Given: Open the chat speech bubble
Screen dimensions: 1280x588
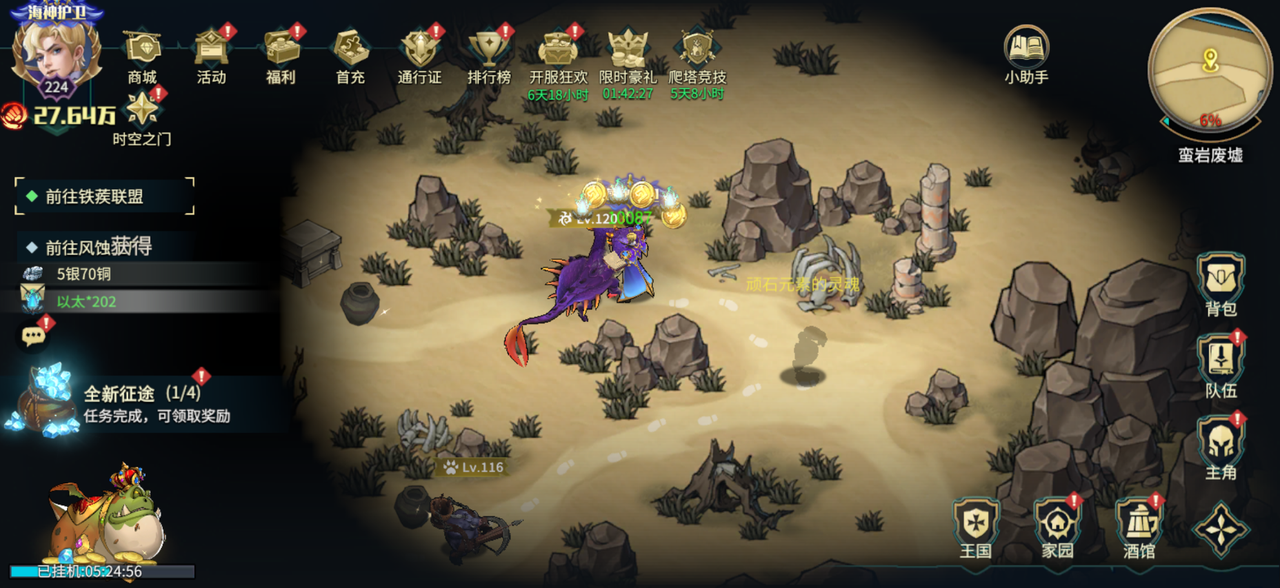Looking at the screenshot, I should (36, 335).
